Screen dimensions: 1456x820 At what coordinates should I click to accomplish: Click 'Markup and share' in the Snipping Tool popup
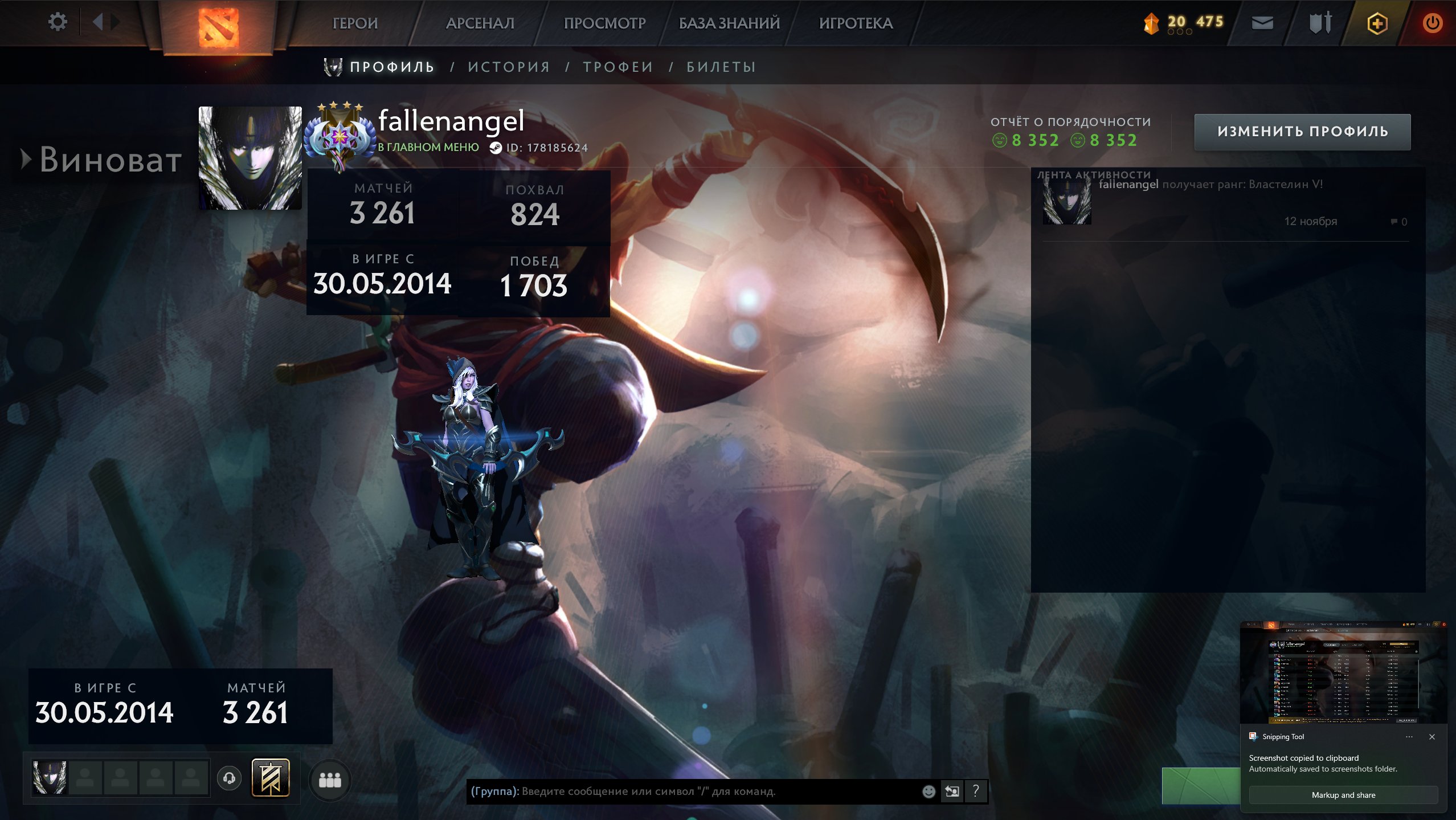(x=1343, y=795)
